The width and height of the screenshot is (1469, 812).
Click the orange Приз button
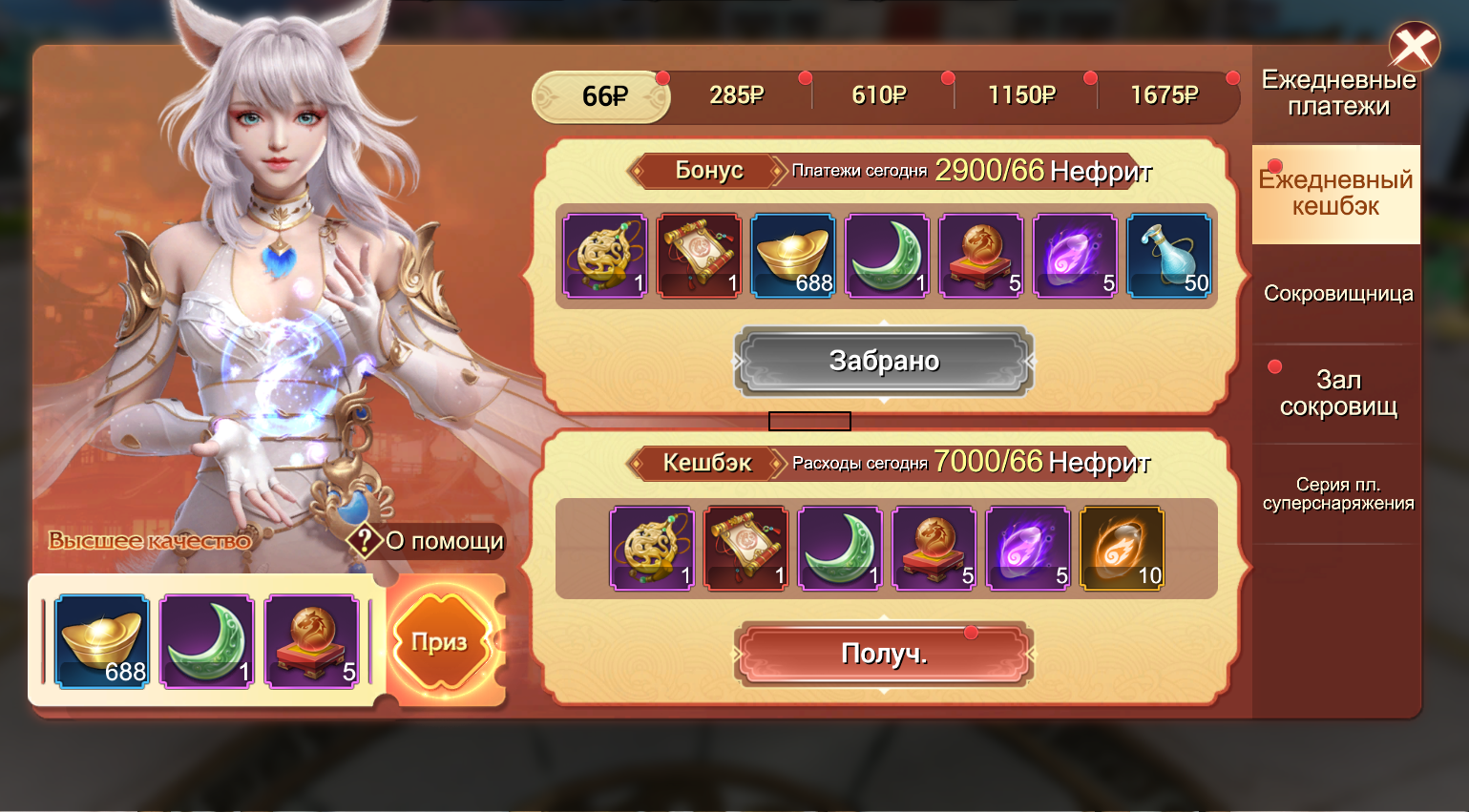pos(440,642)
